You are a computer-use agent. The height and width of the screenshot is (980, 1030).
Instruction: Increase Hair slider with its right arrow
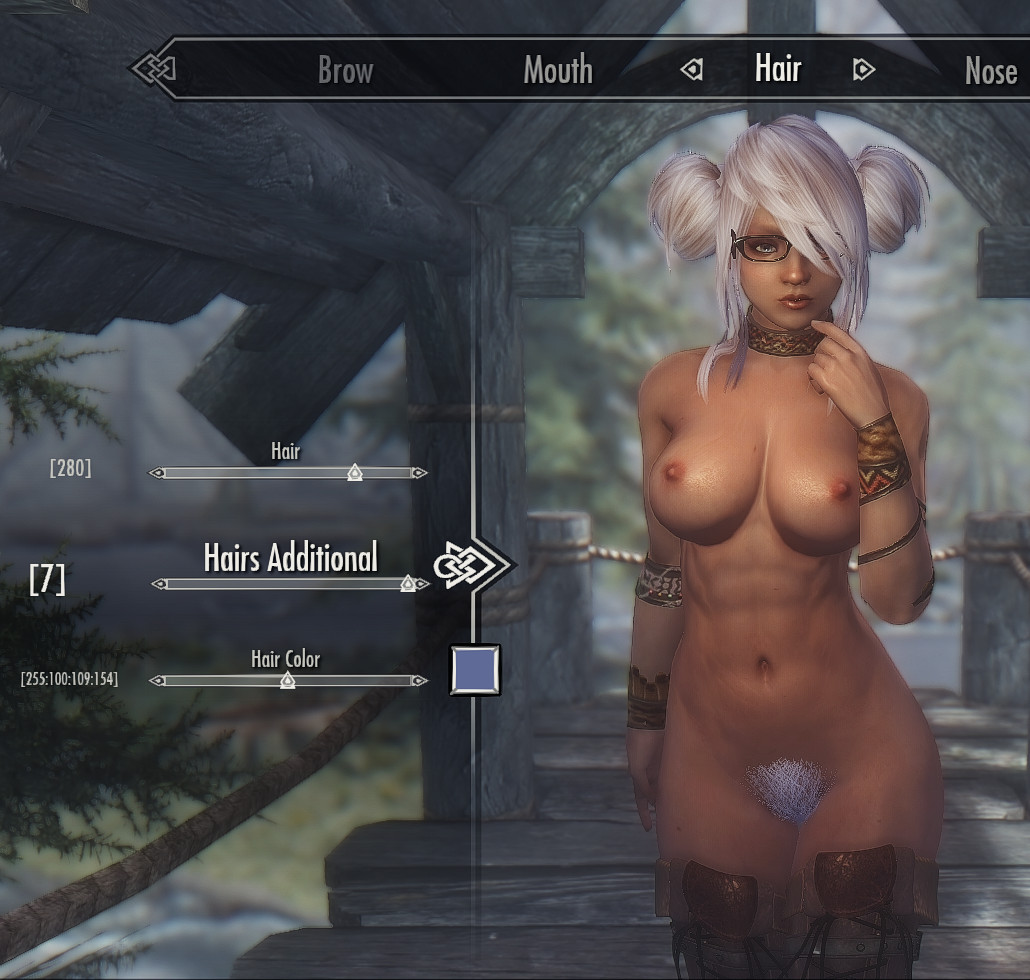(419, 473)
